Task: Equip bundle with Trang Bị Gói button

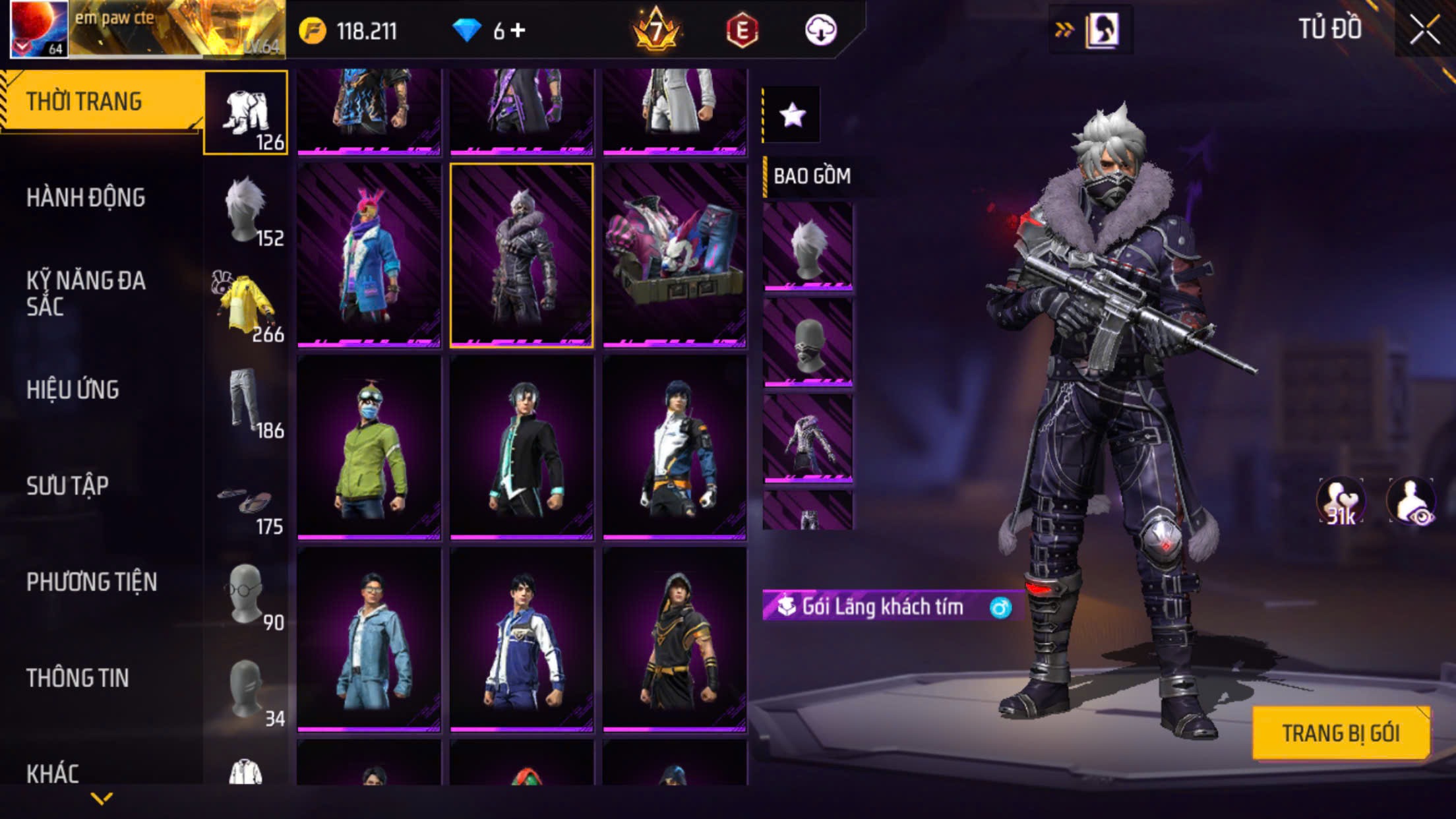Action: pyautogui.click(x=1340, y=733)
